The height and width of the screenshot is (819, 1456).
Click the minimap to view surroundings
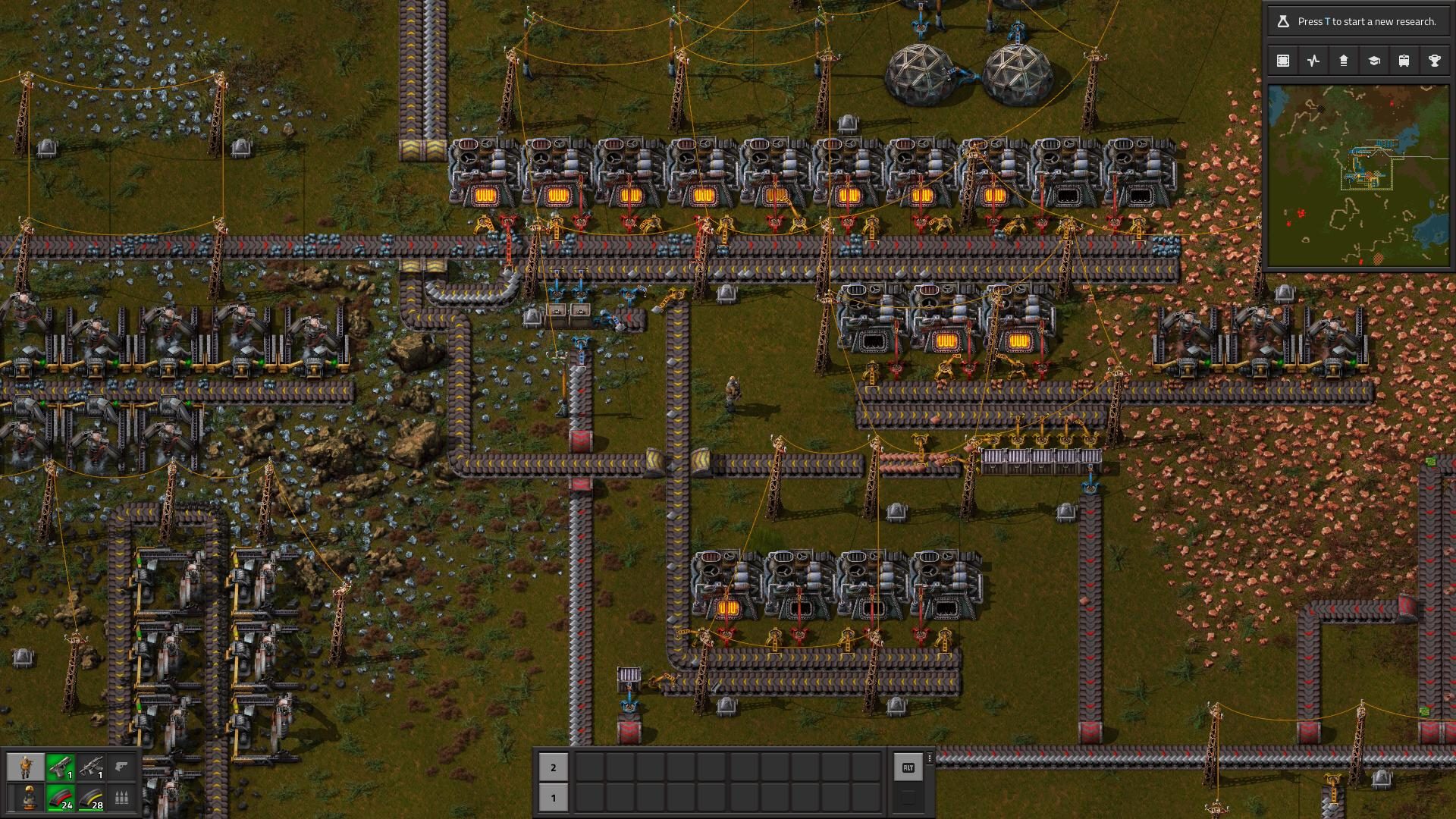[1361, 174]
